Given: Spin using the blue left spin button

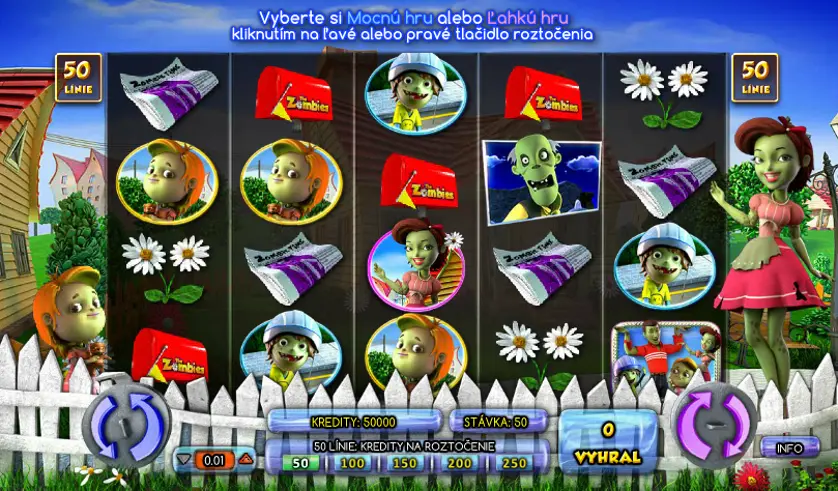Looking at the screenshot, I should [x=126, y=421].
